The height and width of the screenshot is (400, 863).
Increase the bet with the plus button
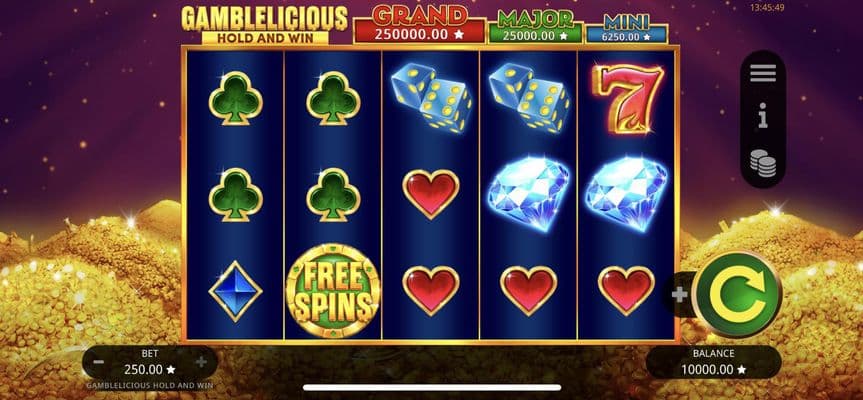(201, 362)
